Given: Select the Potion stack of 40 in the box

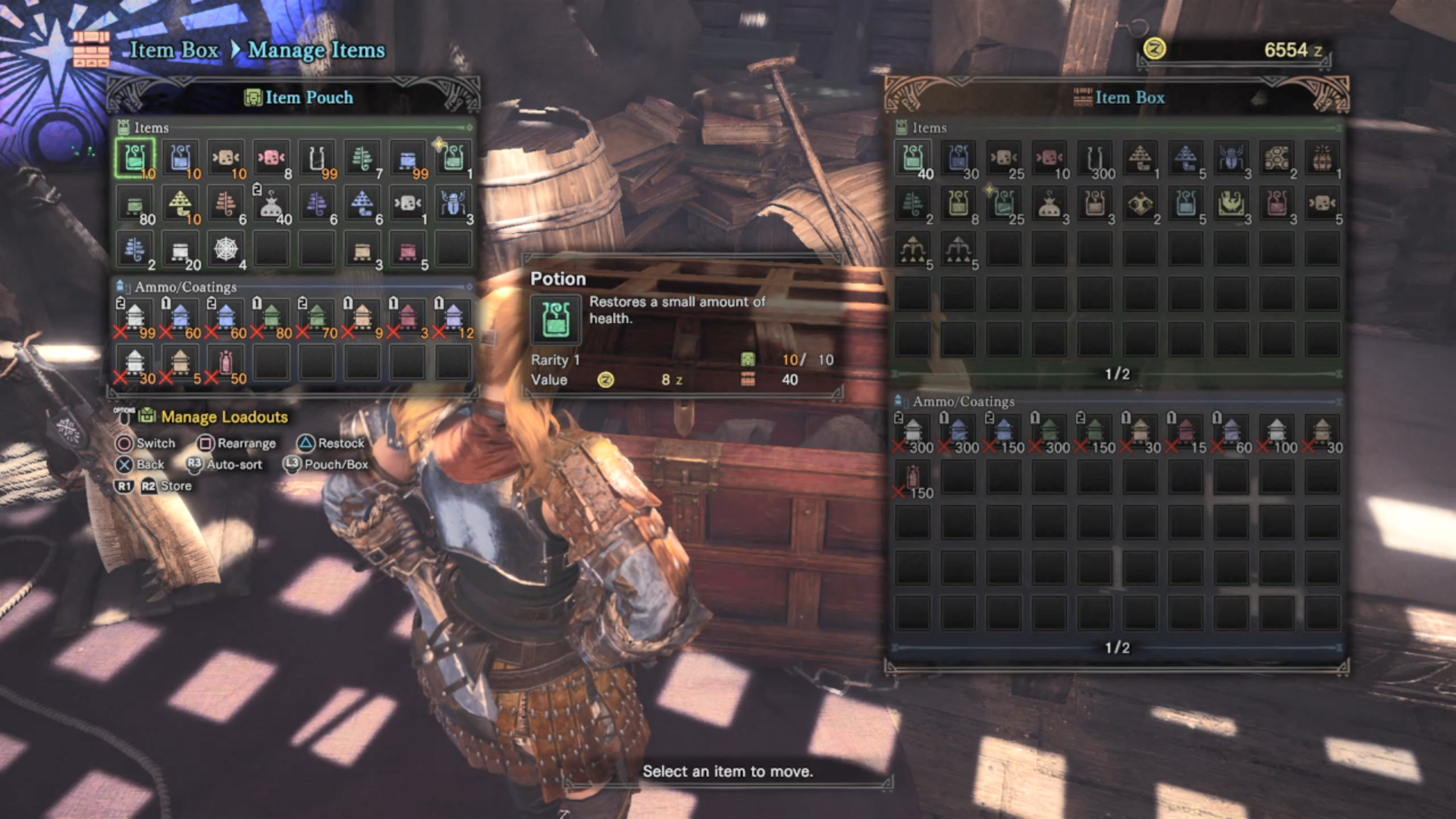Looking at the screenshot, I should coord(913,158).
